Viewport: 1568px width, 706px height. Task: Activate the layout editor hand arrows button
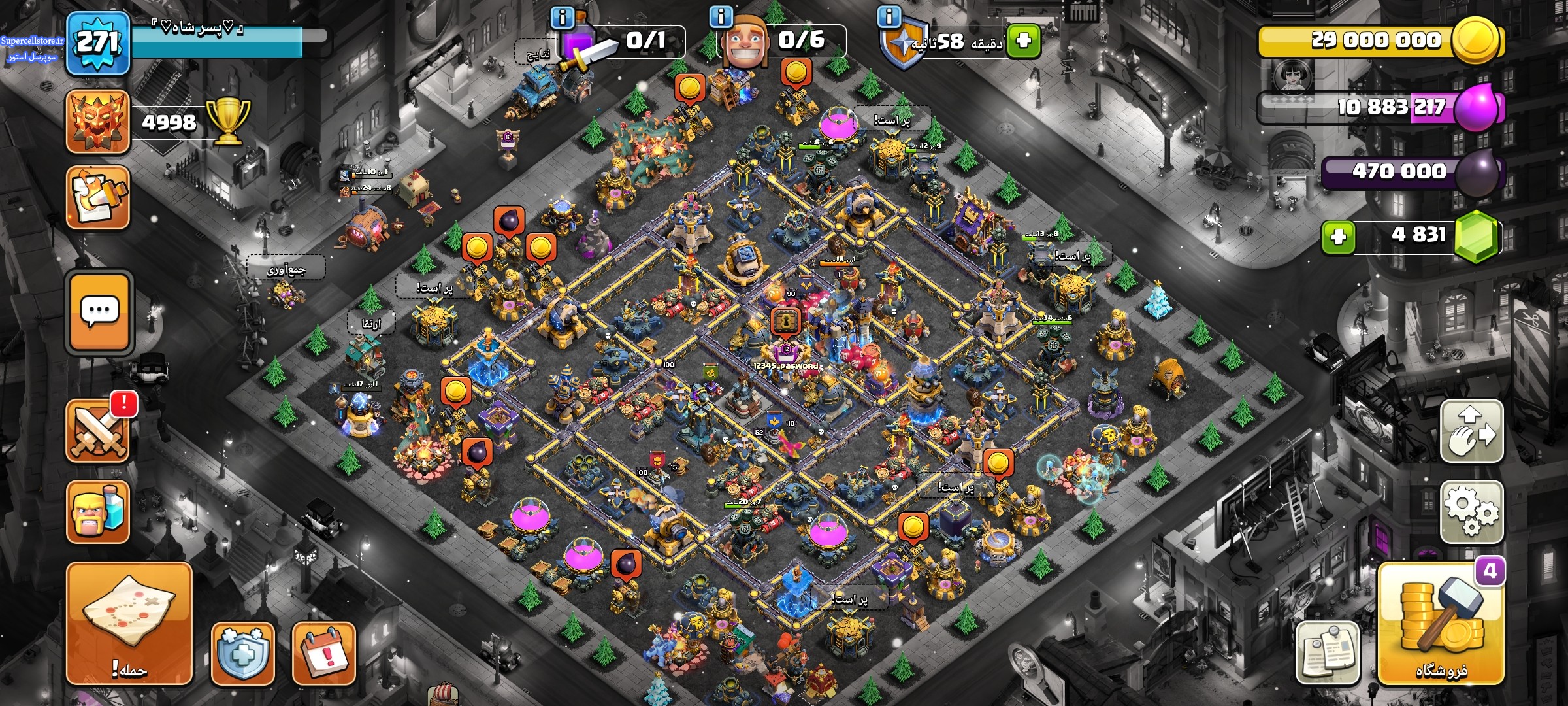[x=1471, y=431]
